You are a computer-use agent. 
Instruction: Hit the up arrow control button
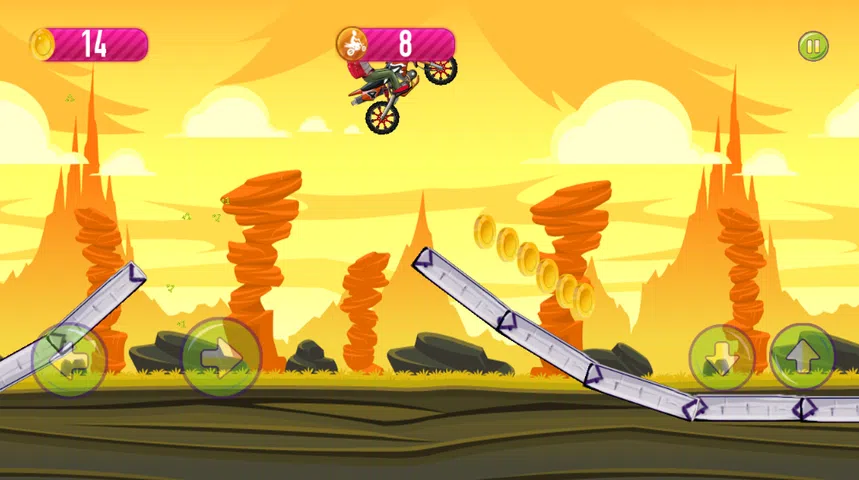click(802, 357)
